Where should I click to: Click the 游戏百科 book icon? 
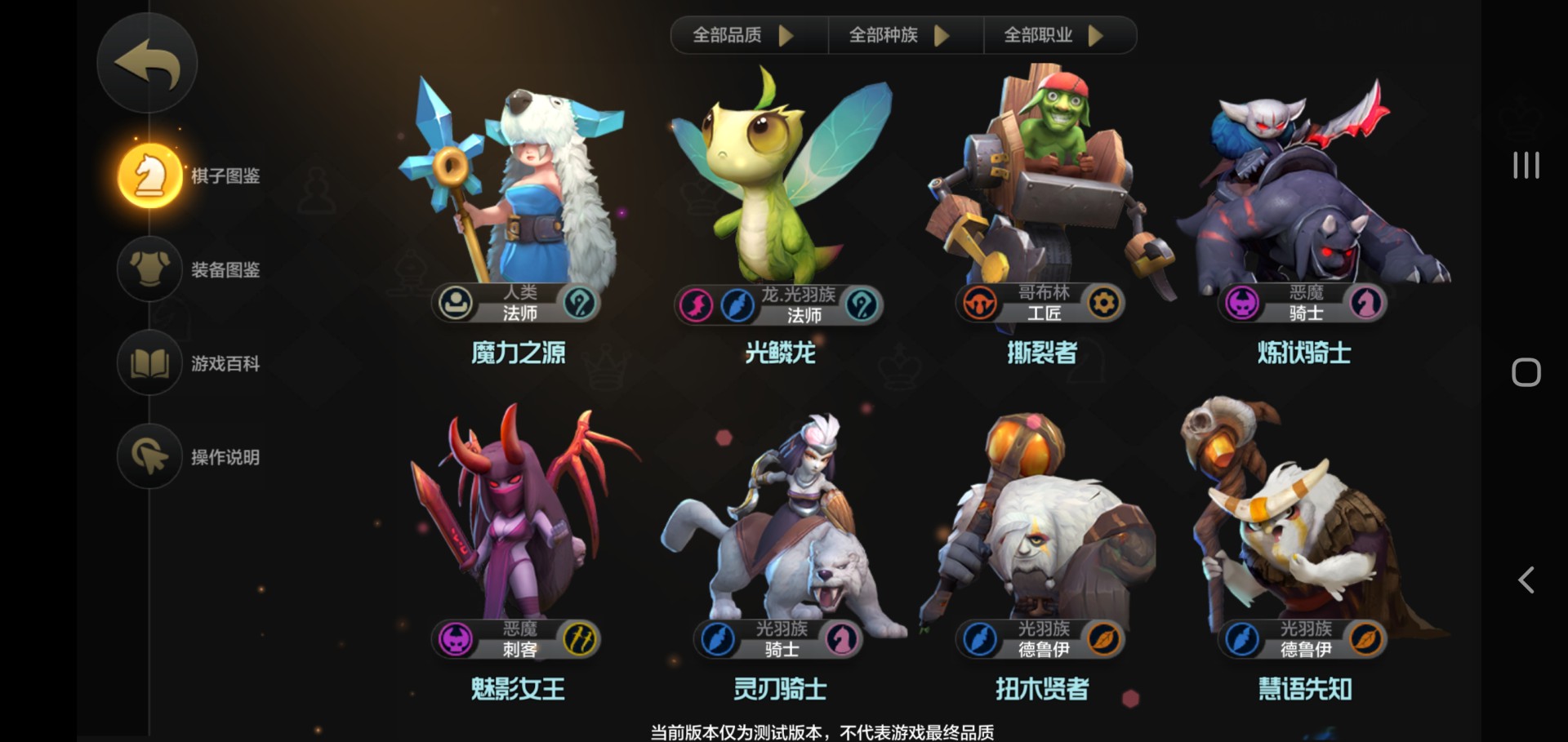click(149, 363)
